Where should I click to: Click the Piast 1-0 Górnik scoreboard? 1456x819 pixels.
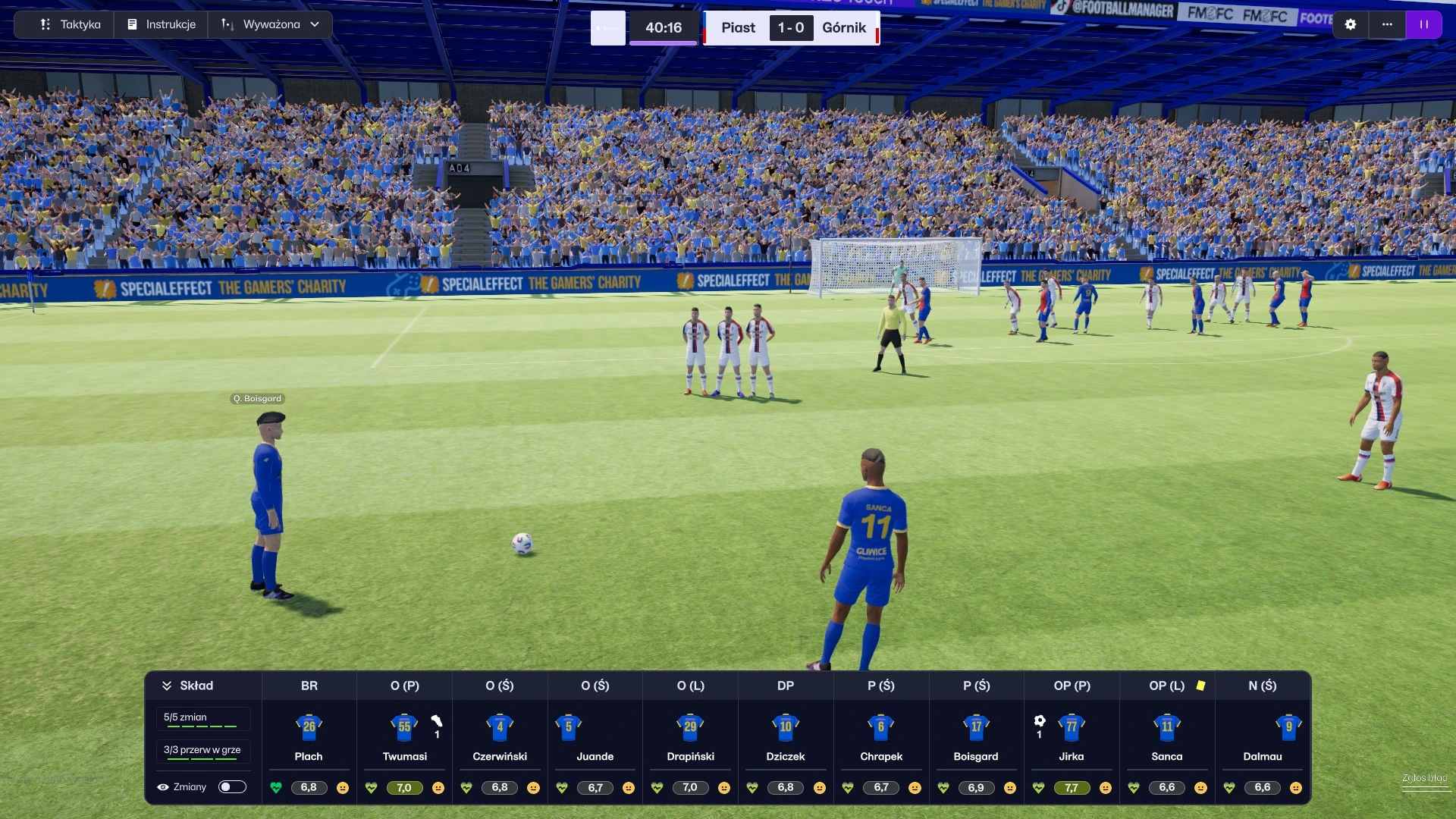point(791,28)
